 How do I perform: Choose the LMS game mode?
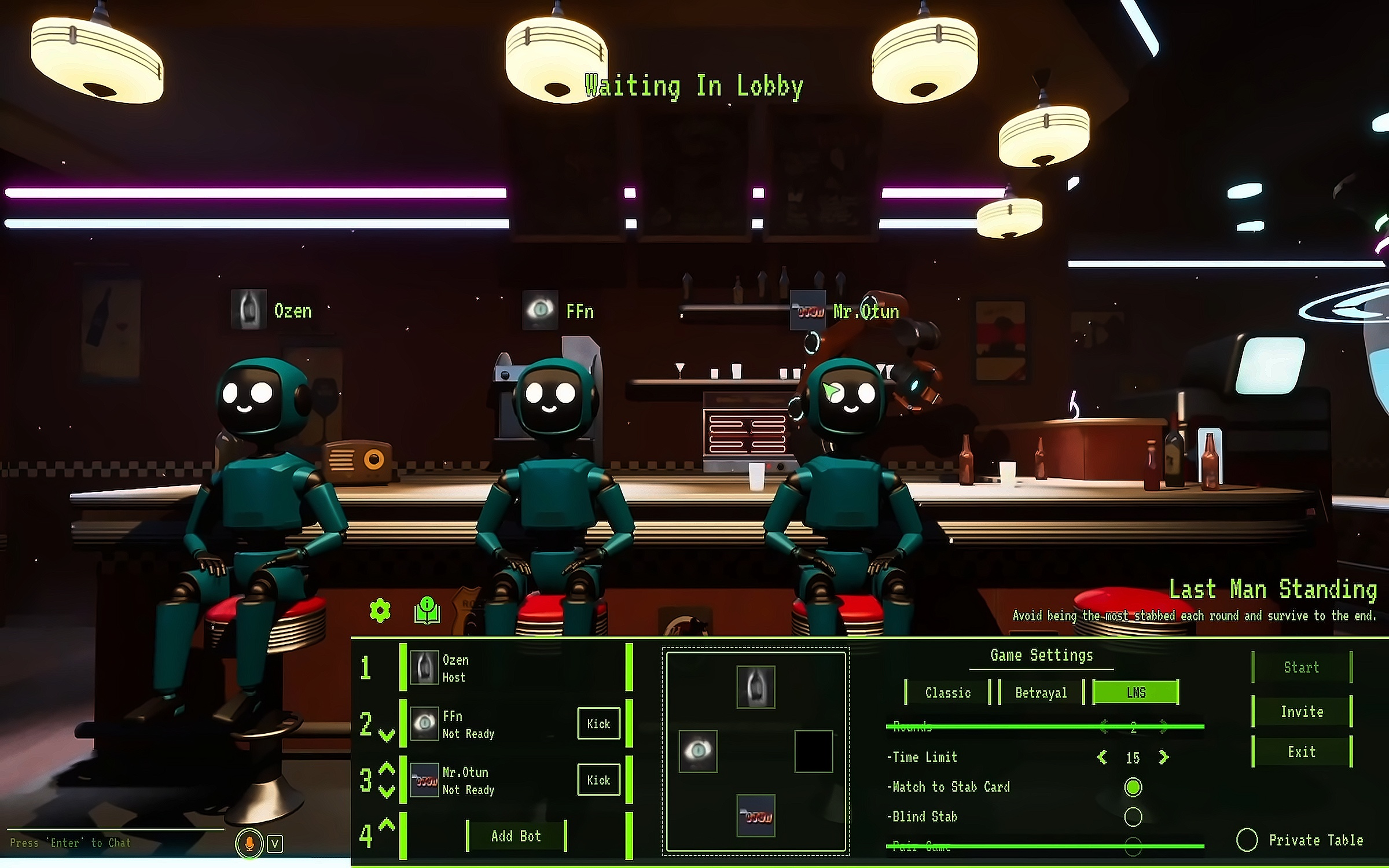[1136, 693]
